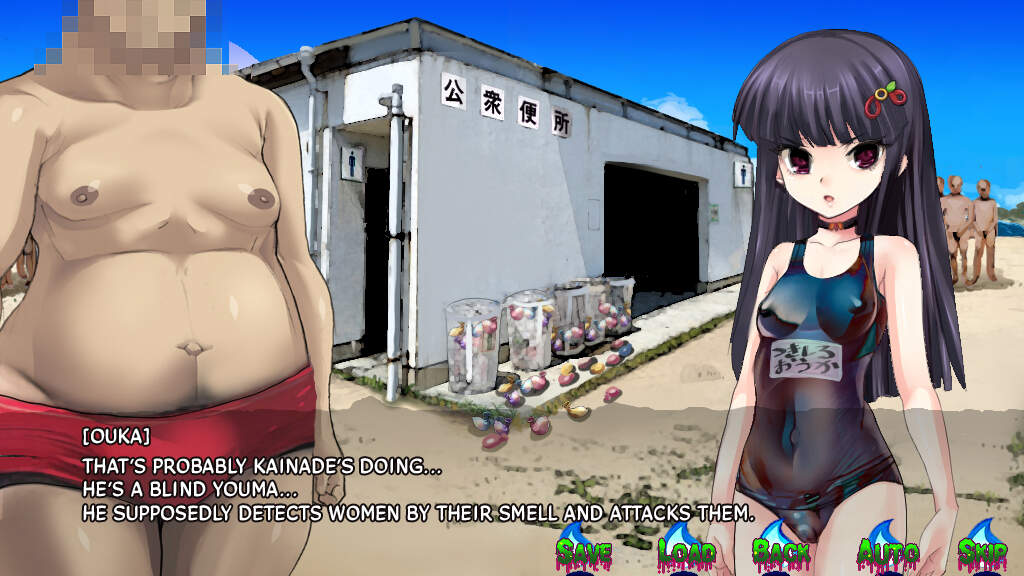Open the Save menu
This screenshot has width=1024, height=576.
(584, 551)
